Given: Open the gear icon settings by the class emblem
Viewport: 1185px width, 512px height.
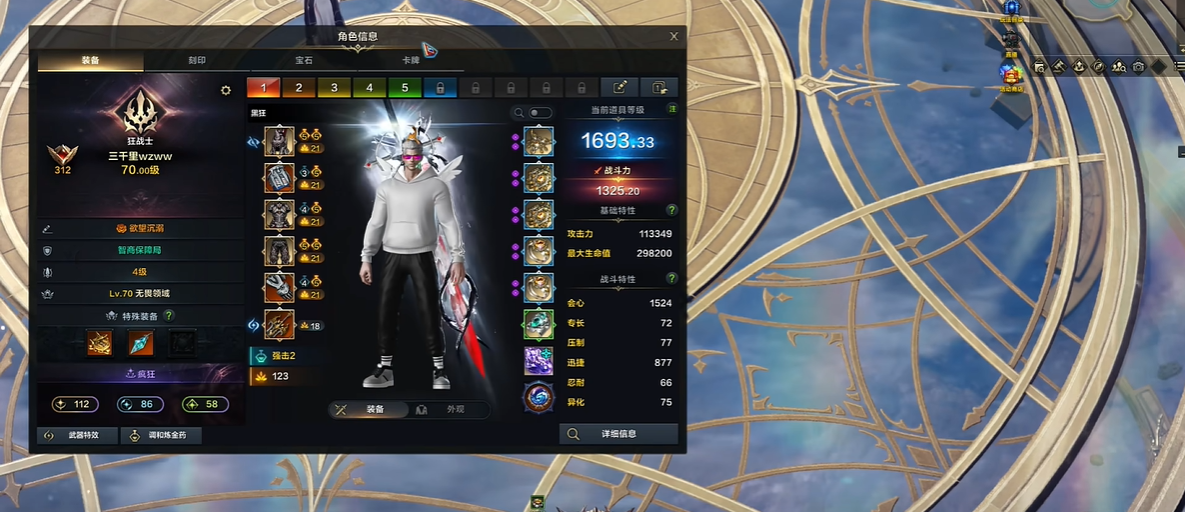Looking at the screenshot, I should coord(226,91).
